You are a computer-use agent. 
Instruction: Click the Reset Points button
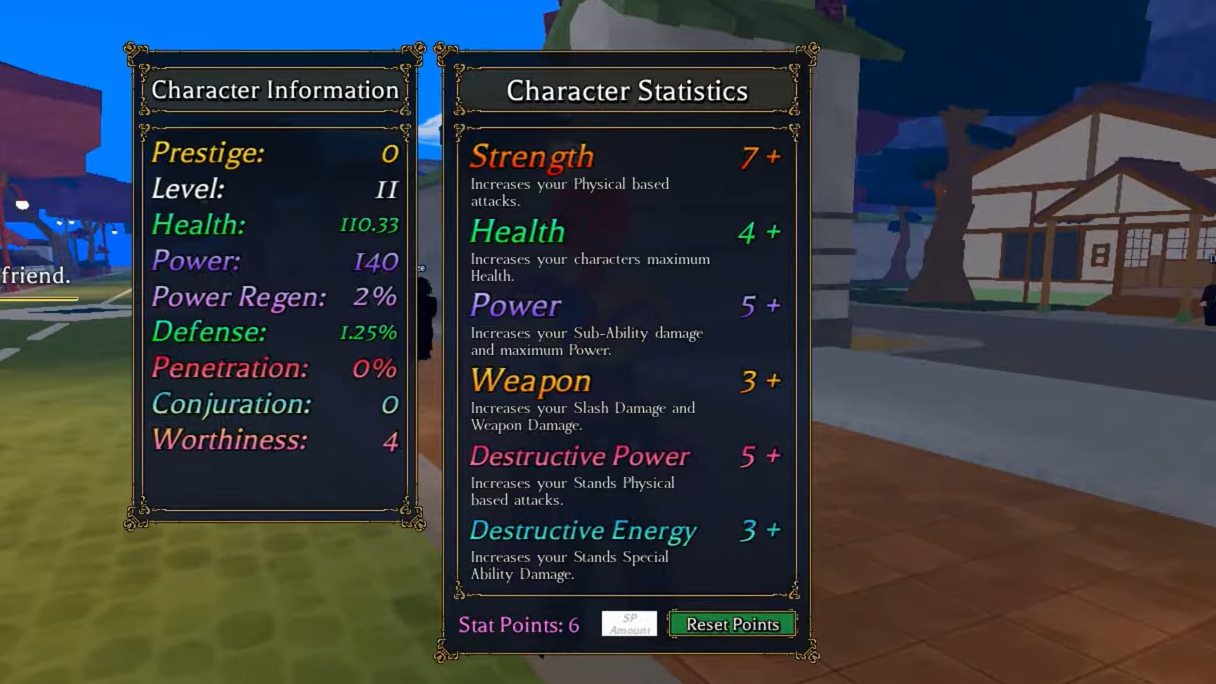click(x=732, y=624)
